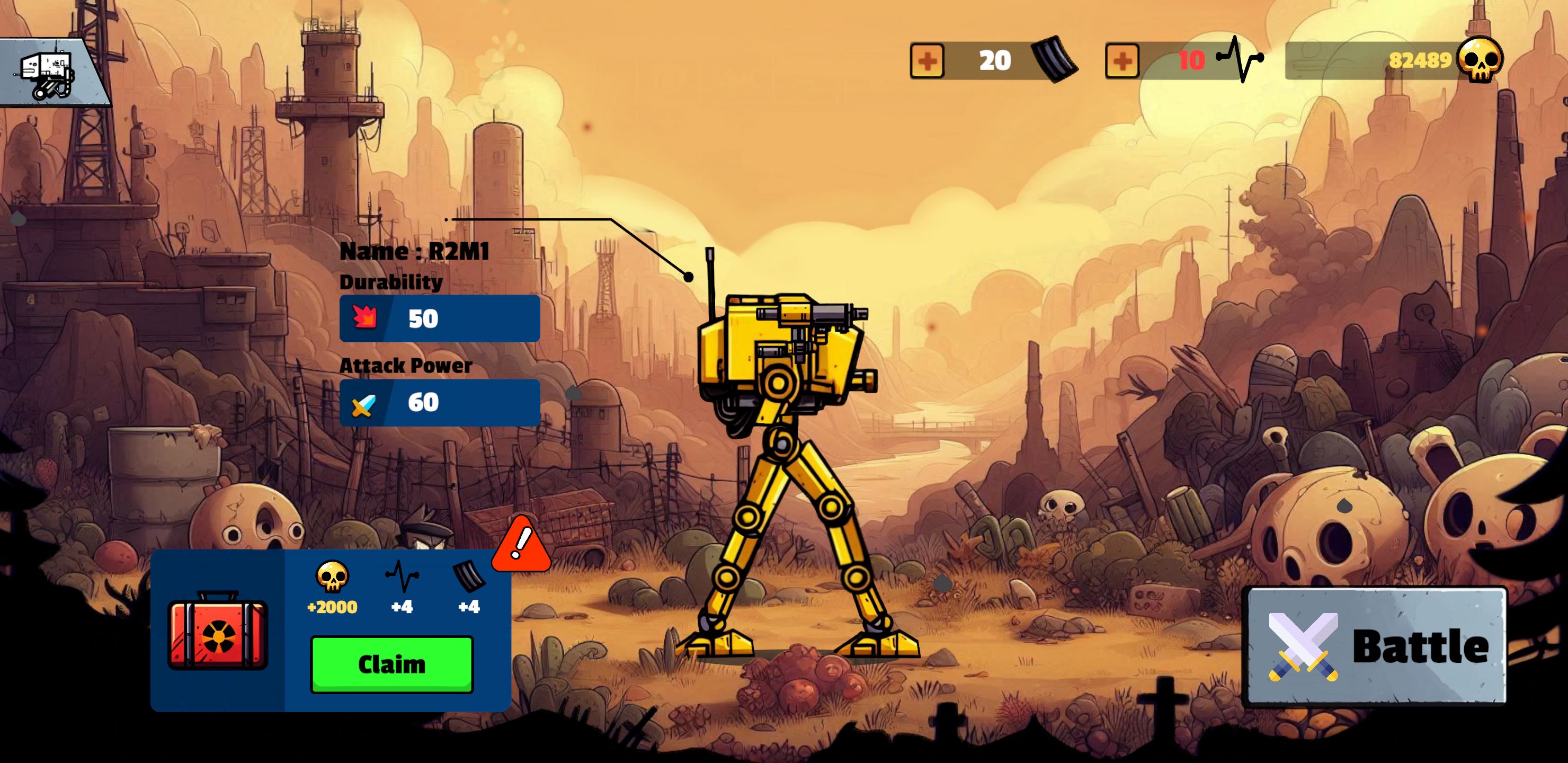1568x763 pixels.
Task: Claim the reward crate bonus
Action: tap(392, 664)
